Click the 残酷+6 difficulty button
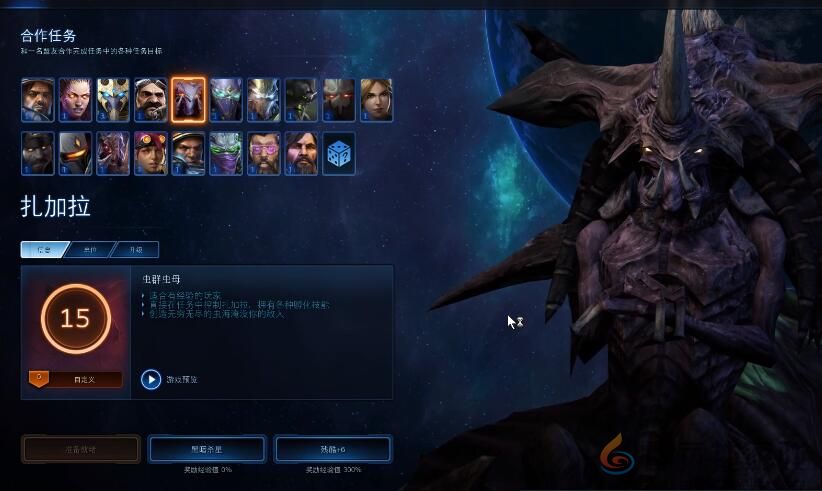Screen dimensions: 822x491 point(333,449)
